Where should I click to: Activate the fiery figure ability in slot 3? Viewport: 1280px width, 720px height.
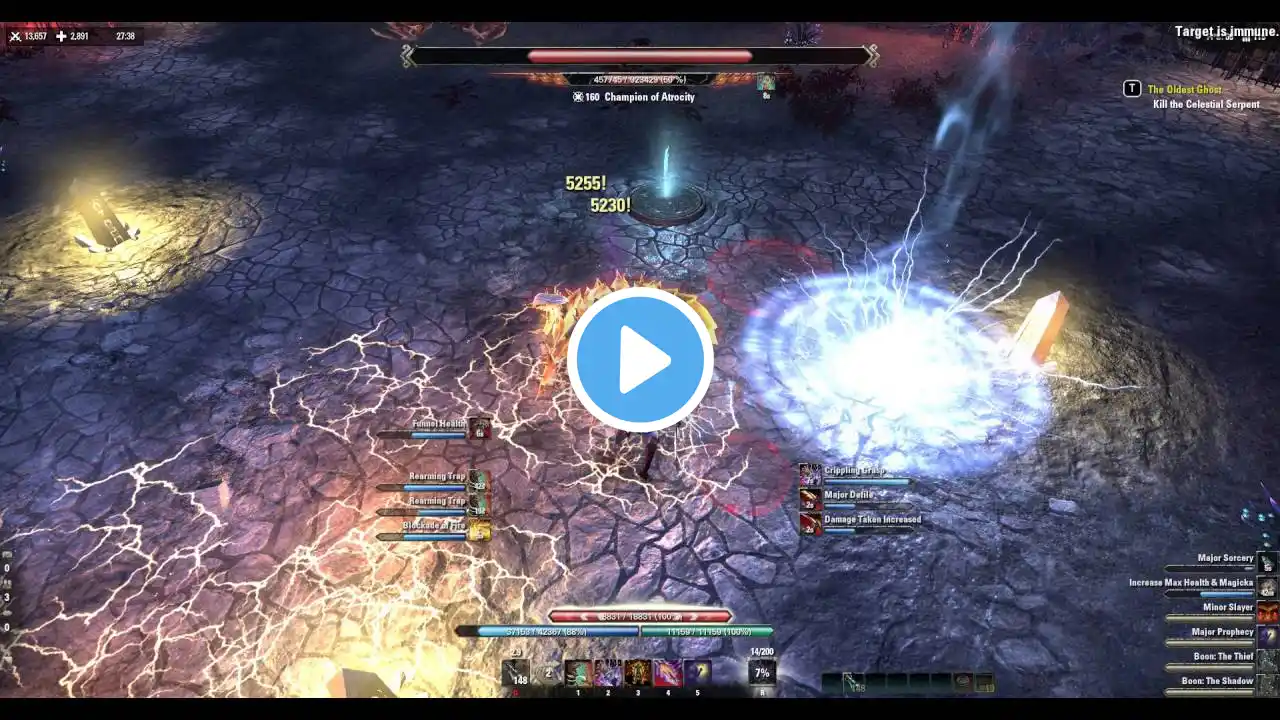[x=638, y=673]
